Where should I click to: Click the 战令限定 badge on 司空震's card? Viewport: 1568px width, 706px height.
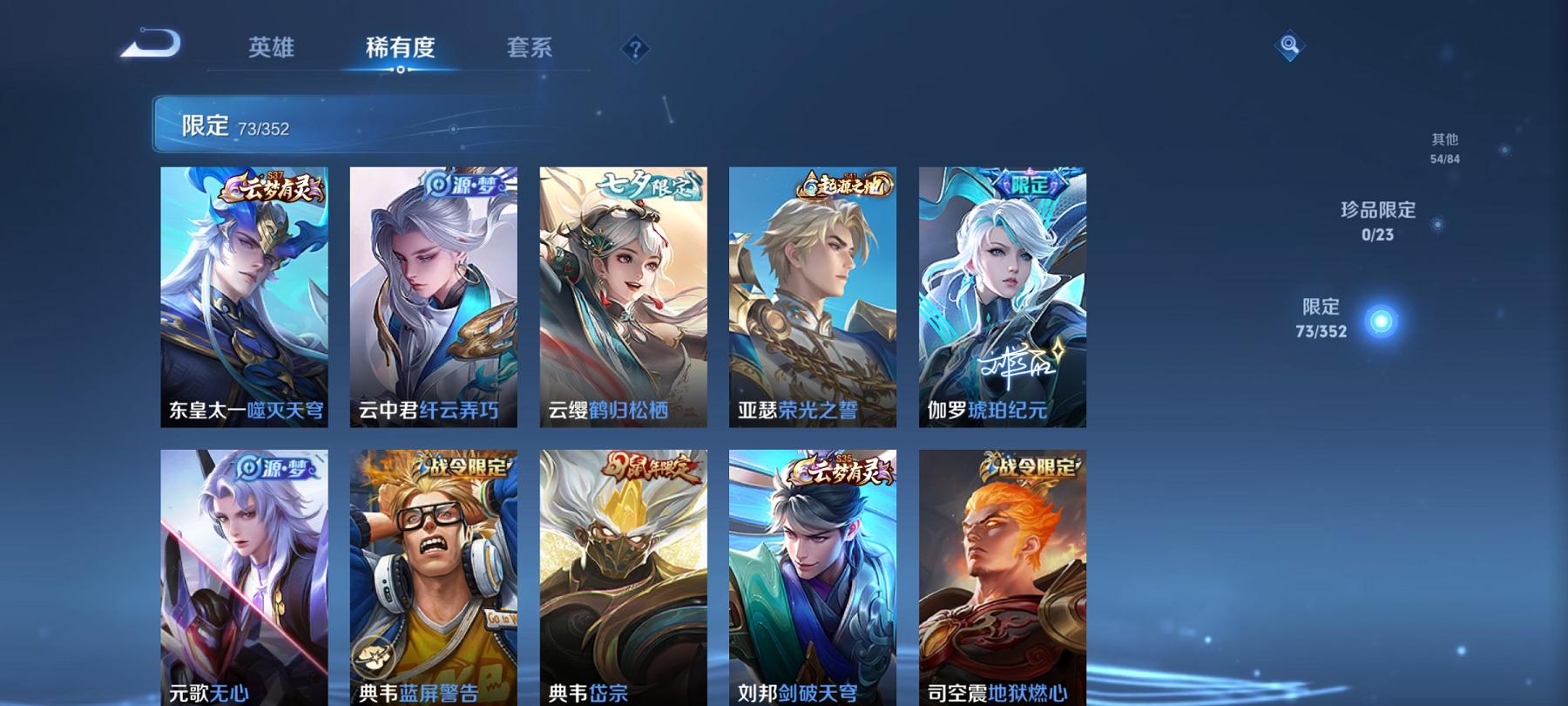(x=1032, y=466)
